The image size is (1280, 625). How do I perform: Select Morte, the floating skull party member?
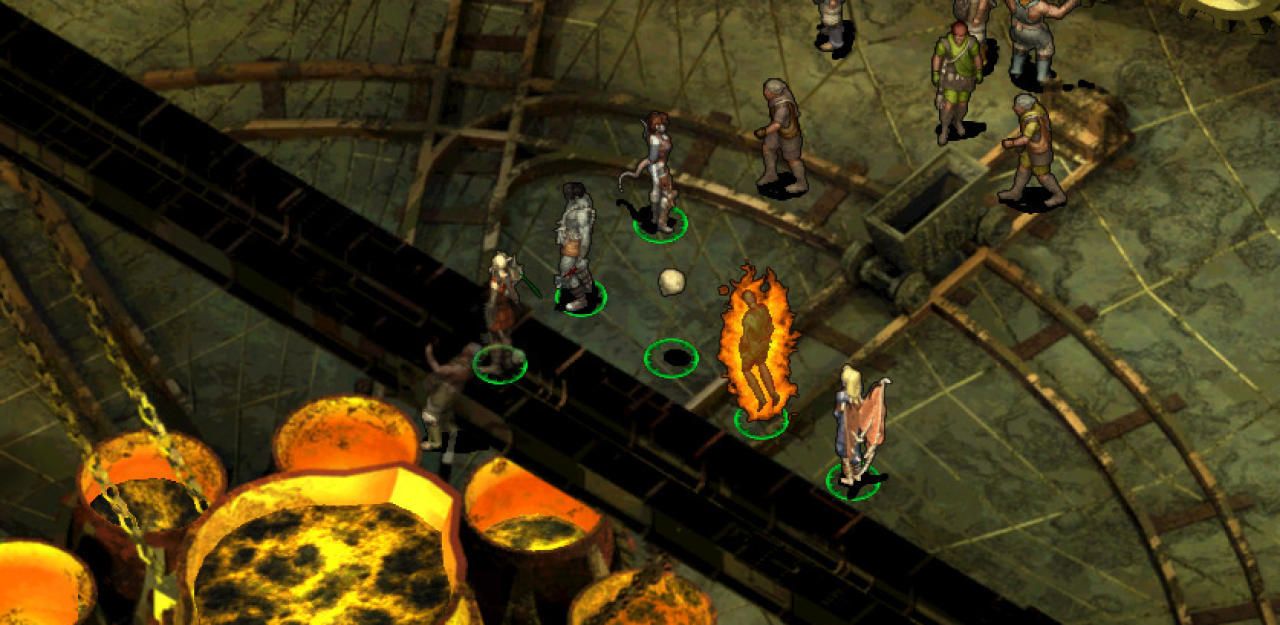click(x=671, y=282)
